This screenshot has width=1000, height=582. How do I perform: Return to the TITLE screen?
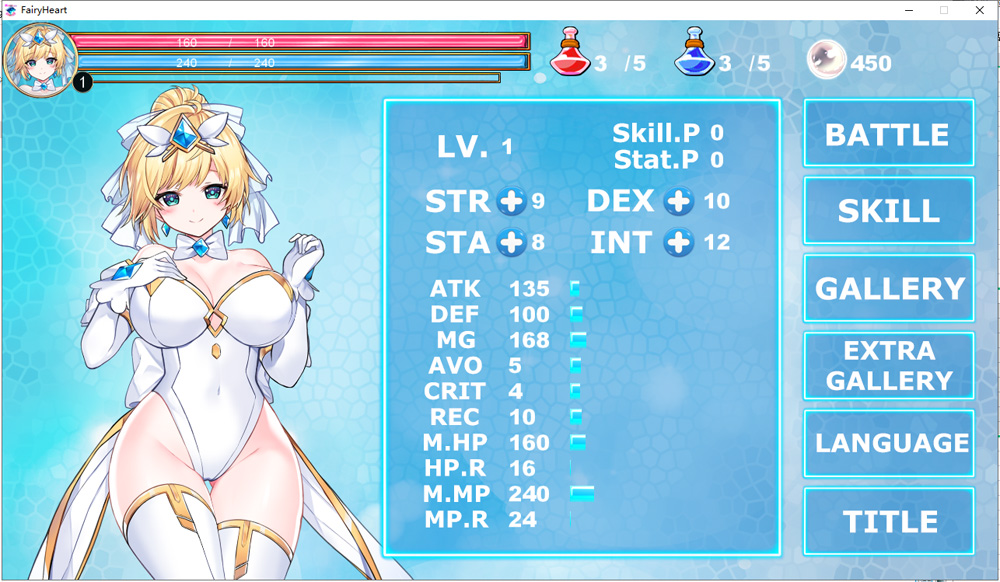(888, 521)
